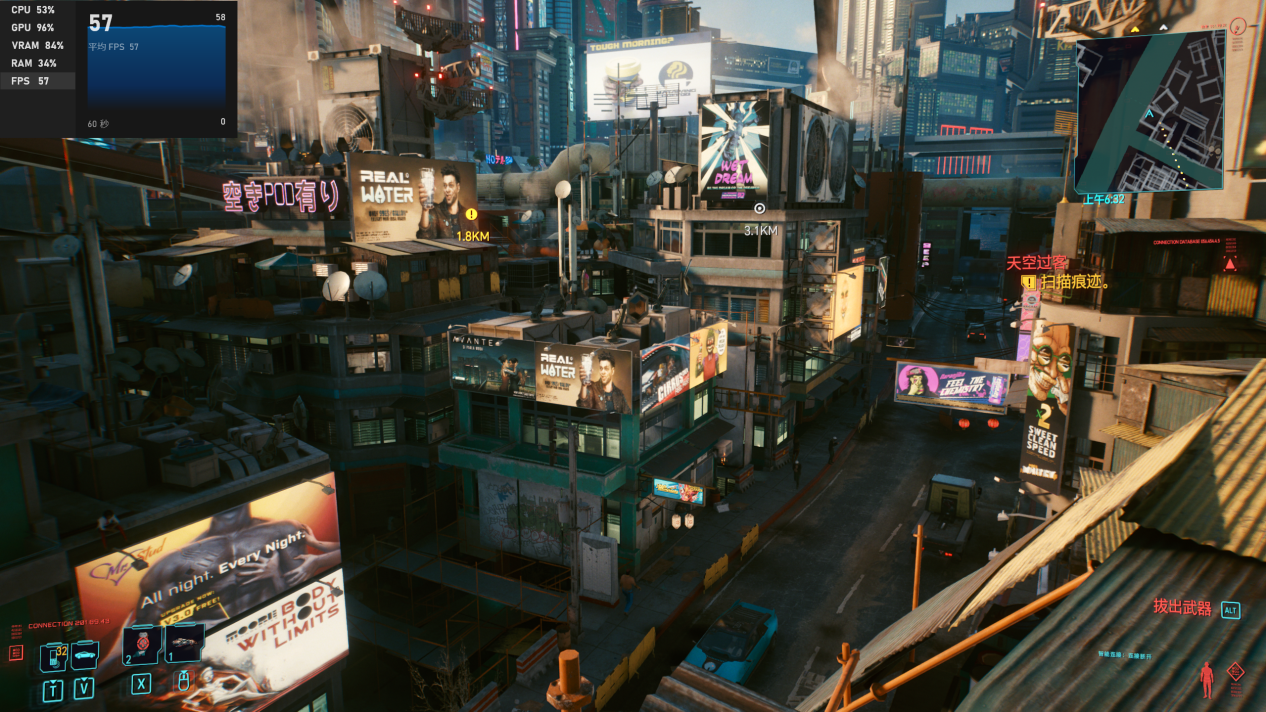This screenshot has width=1266, height=712.
Task: Click the minimap in the corner
Action: click(1150, 110)
